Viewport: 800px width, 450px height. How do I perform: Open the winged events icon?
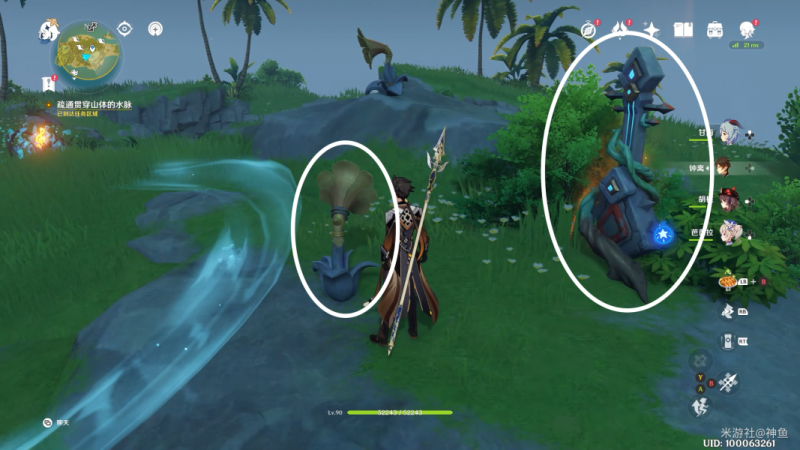[620, 31]
